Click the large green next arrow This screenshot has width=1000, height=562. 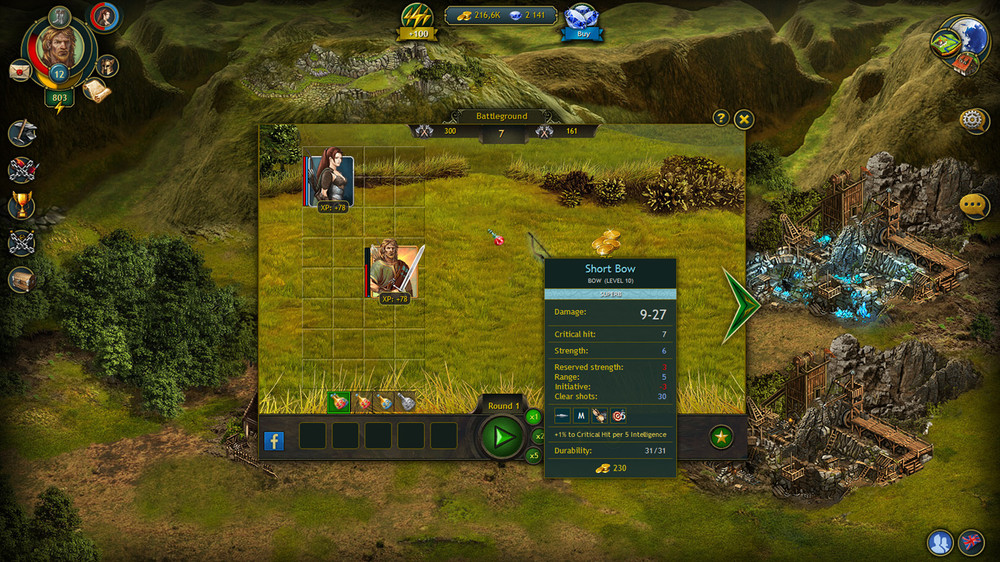[741, 305]
